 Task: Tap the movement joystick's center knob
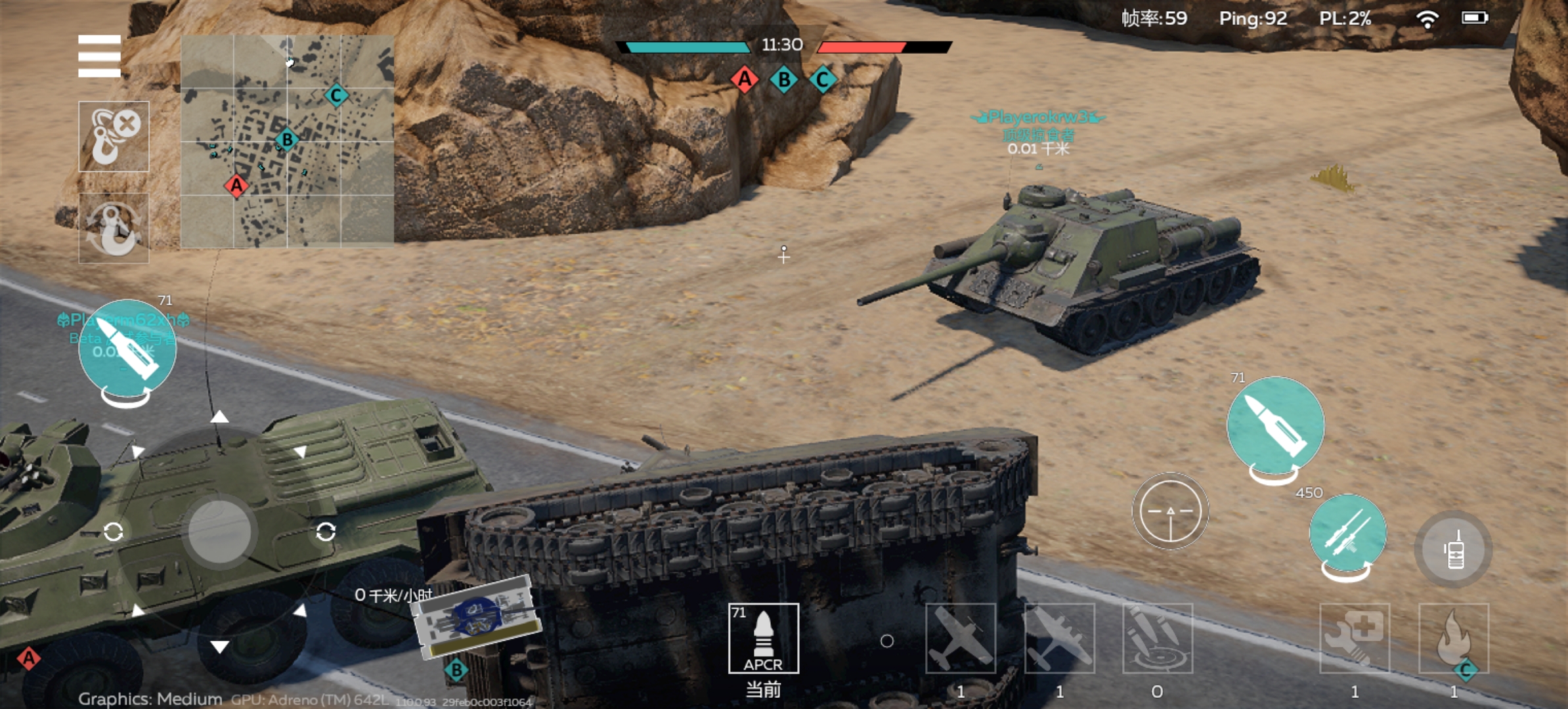[219, 532]
